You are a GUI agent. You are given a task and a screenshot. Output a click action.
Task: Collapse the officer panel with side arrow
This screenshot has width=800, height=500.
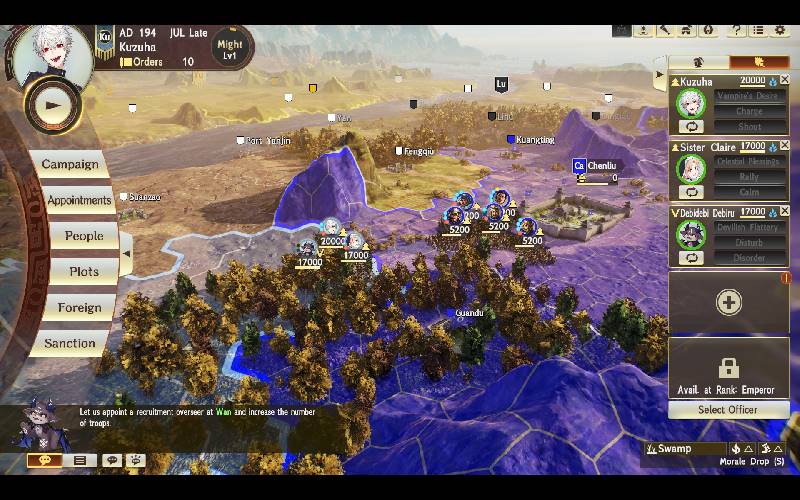click(658, 75)
